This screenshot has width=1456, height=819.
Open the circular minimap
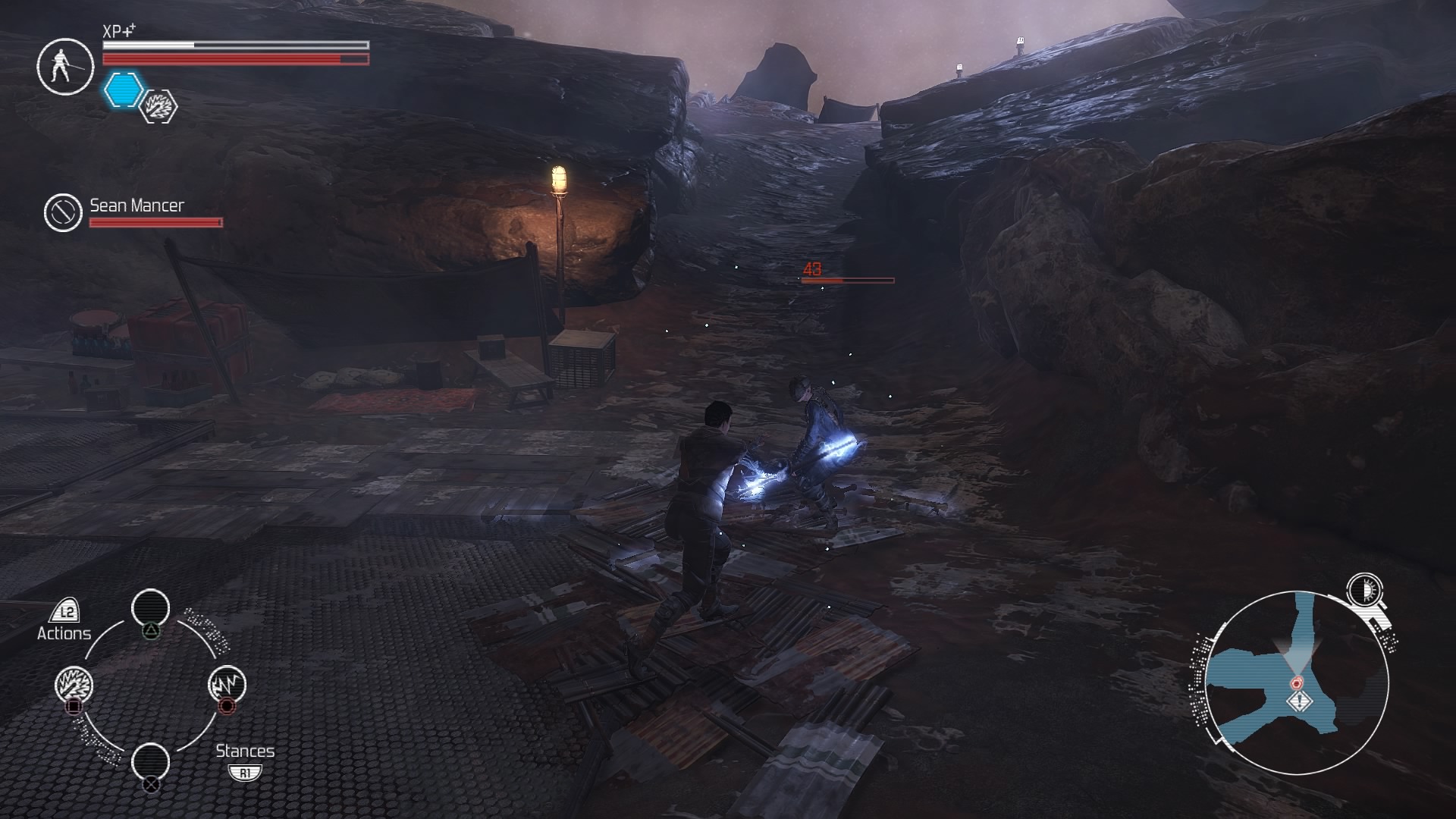point(1296,682)
